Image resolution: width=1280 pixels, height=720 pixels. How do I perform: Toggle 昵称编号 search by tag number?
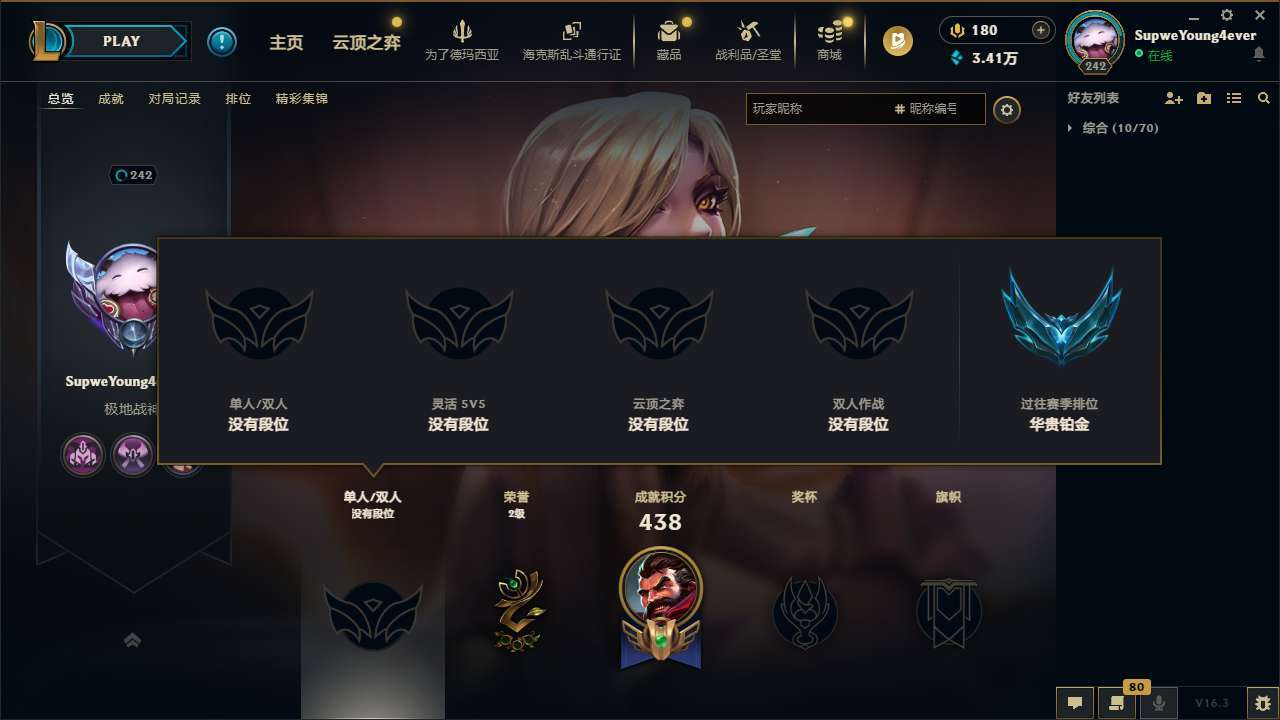[x=927, y=110]
